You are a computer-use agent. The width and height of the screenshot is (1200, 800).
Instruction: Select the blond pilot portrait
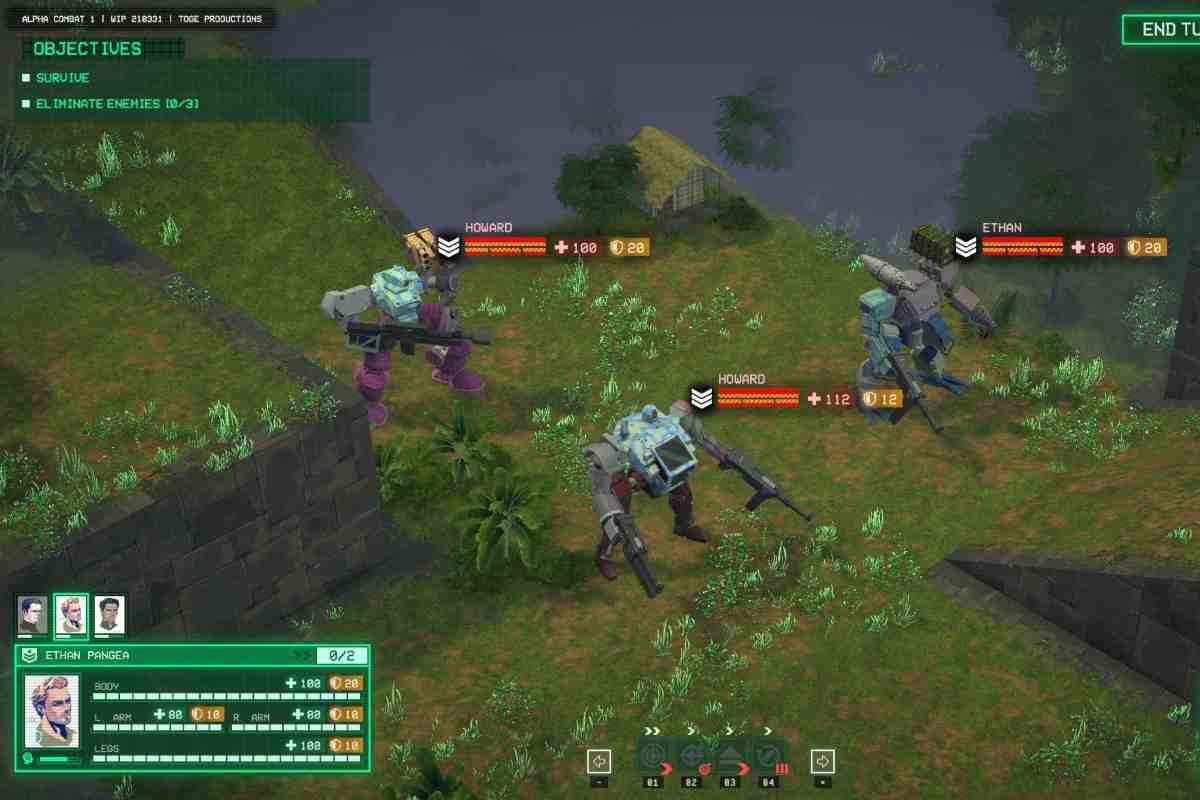70,614
